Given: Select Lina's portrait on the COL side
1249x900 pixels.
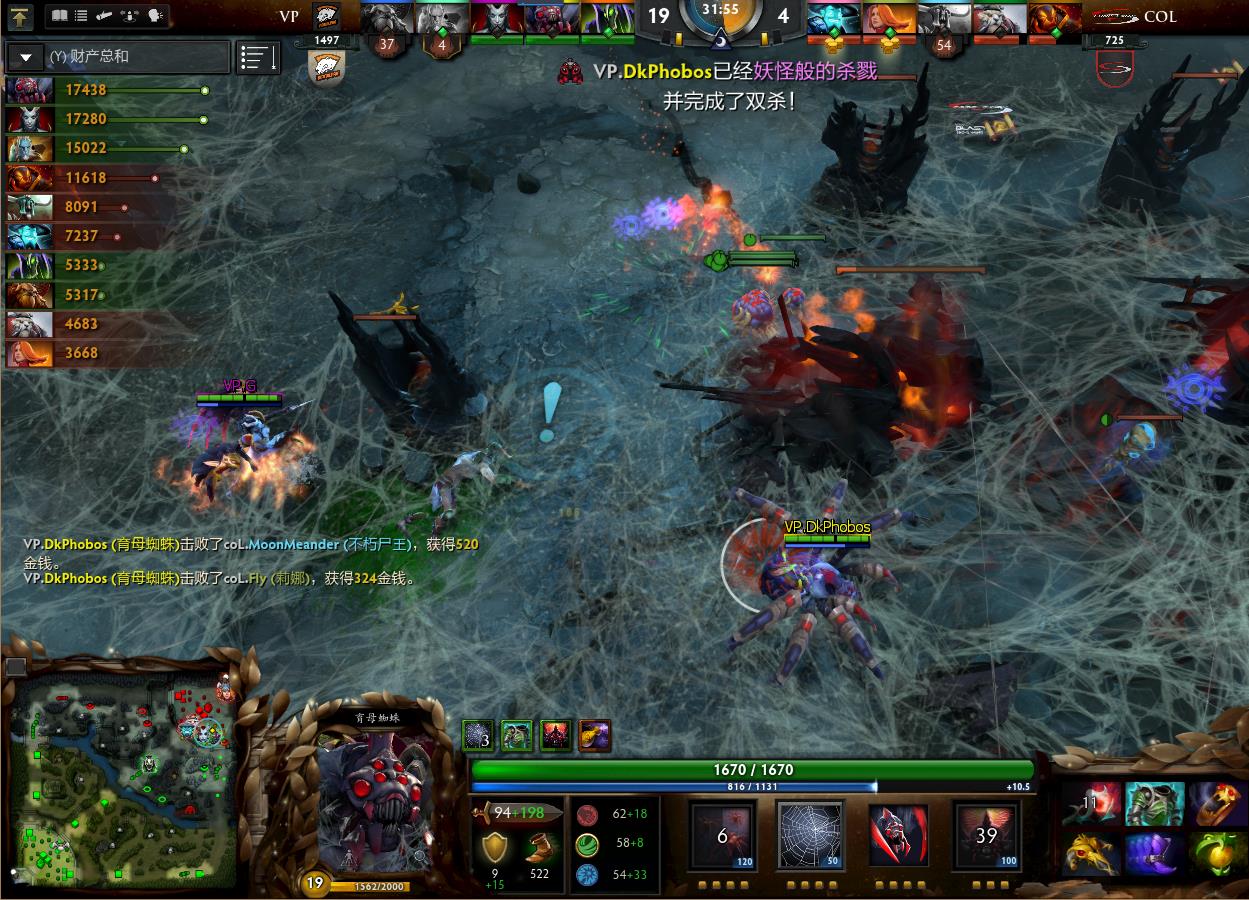Looking at the screenshot, I should click(x=886, y=19).
